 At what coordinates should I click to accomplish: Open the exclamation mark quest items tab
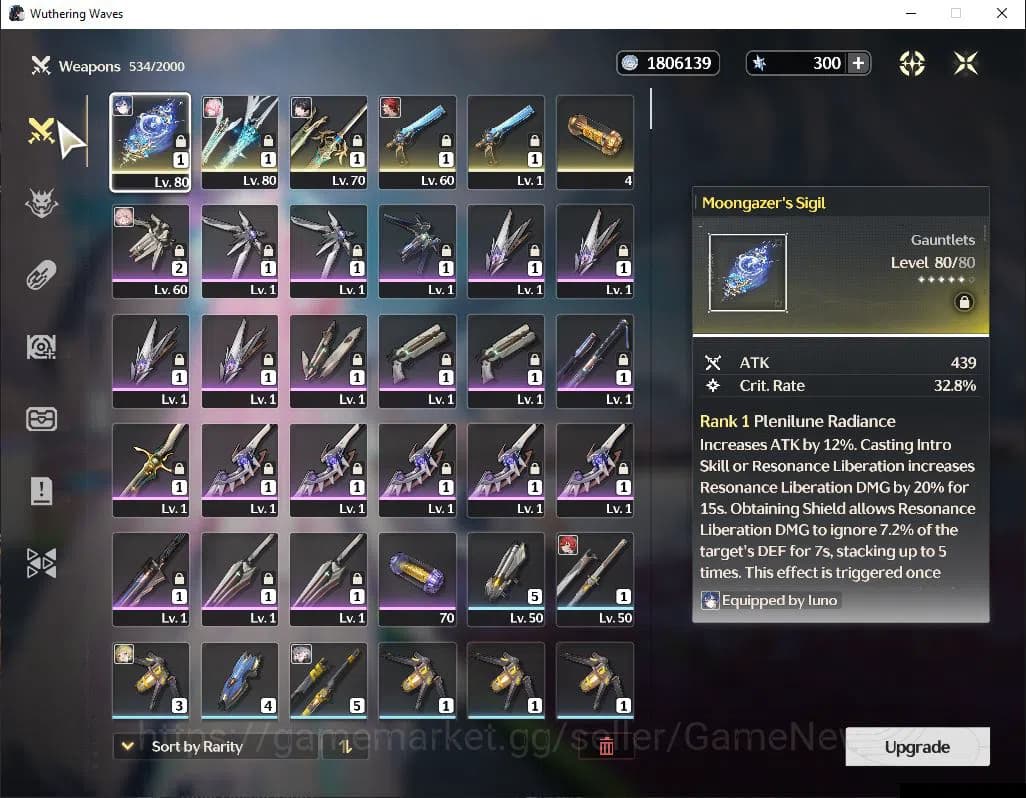pos(41,490)
